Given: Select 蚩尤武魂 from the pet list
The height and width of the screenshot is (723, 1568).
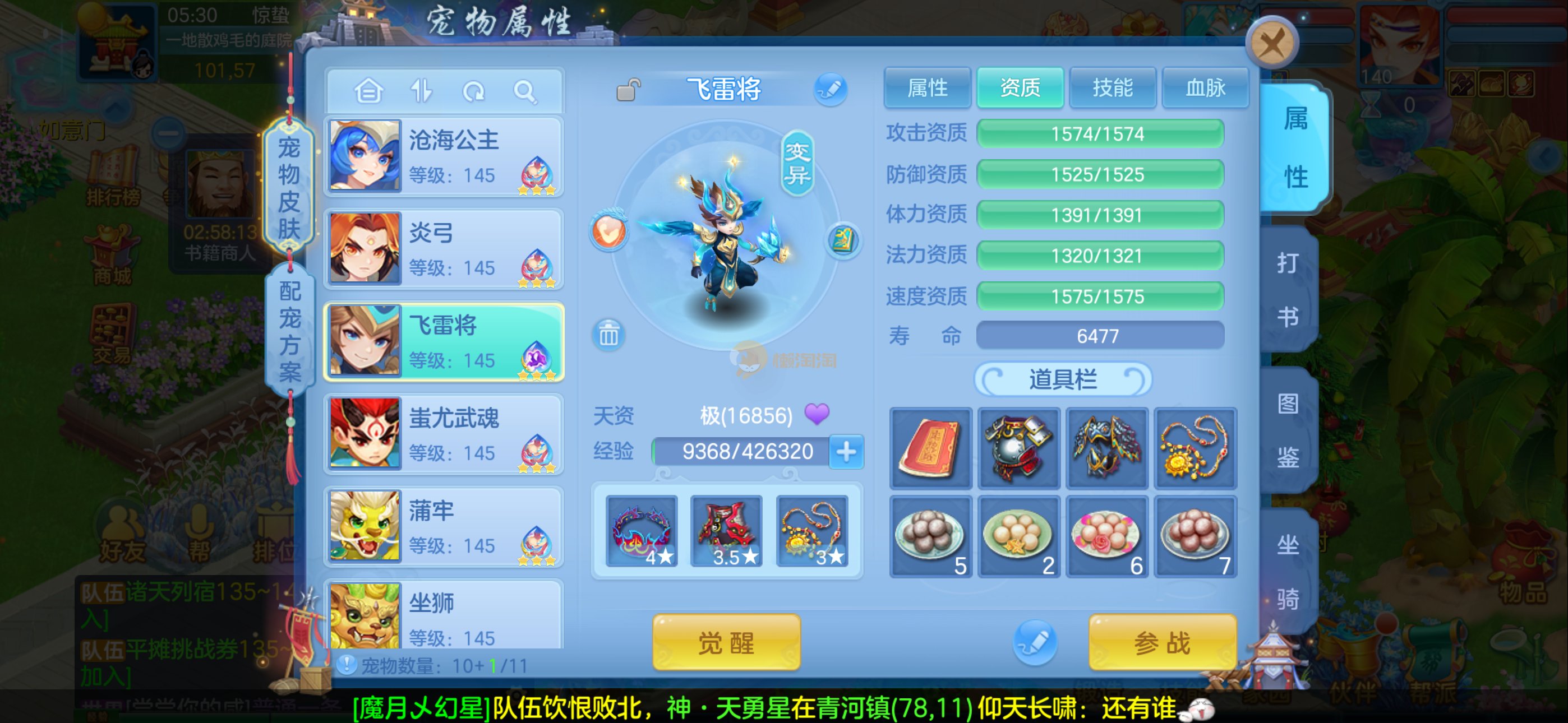Looking at the screenshot, I should pos(444,434).
